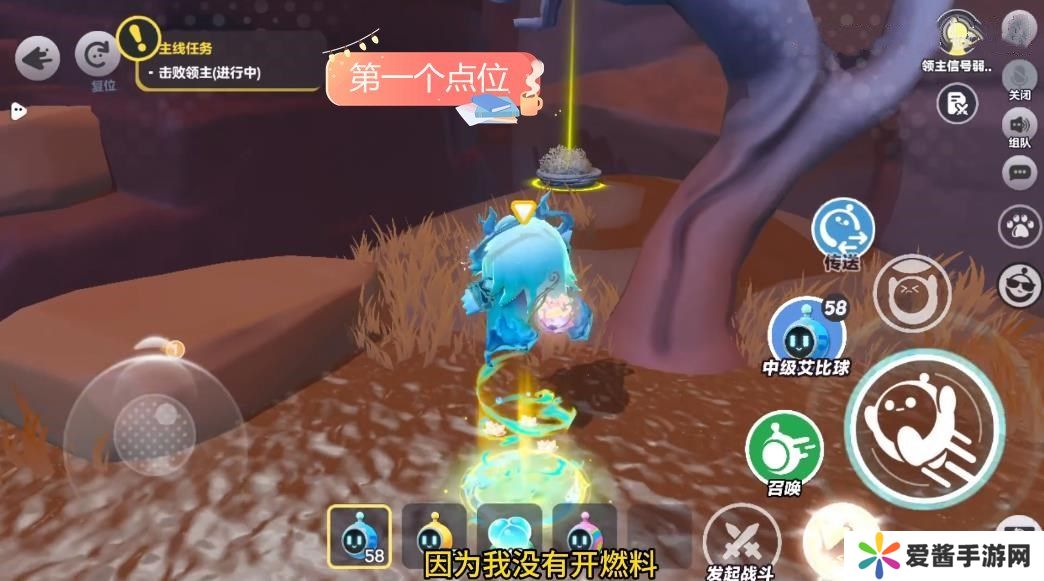
Task: Click the document with X icon
Action: (x=957, y=104)
